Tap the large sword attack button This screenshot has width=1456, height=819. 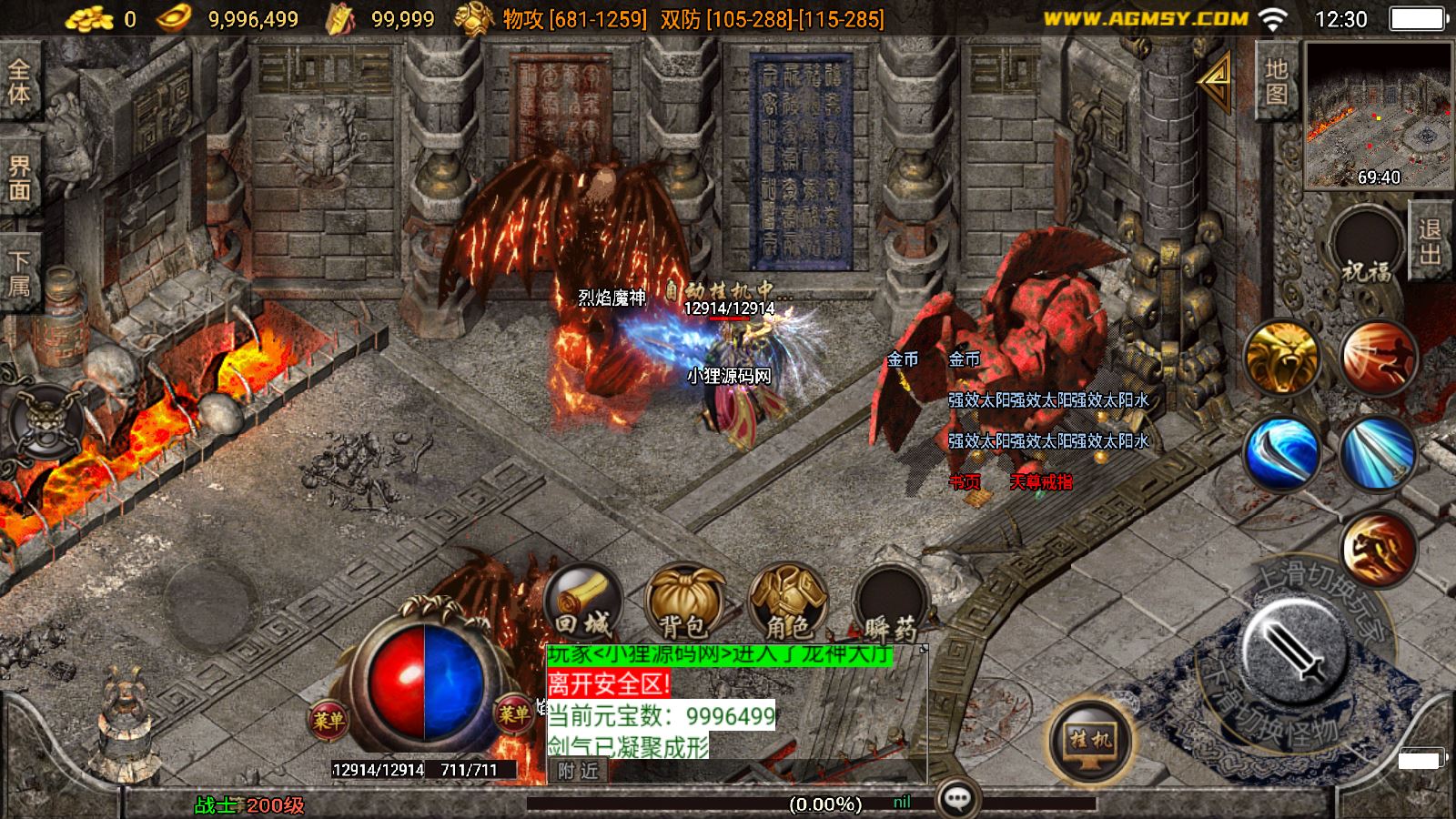pyautogui.click(x=1295, y=648)
